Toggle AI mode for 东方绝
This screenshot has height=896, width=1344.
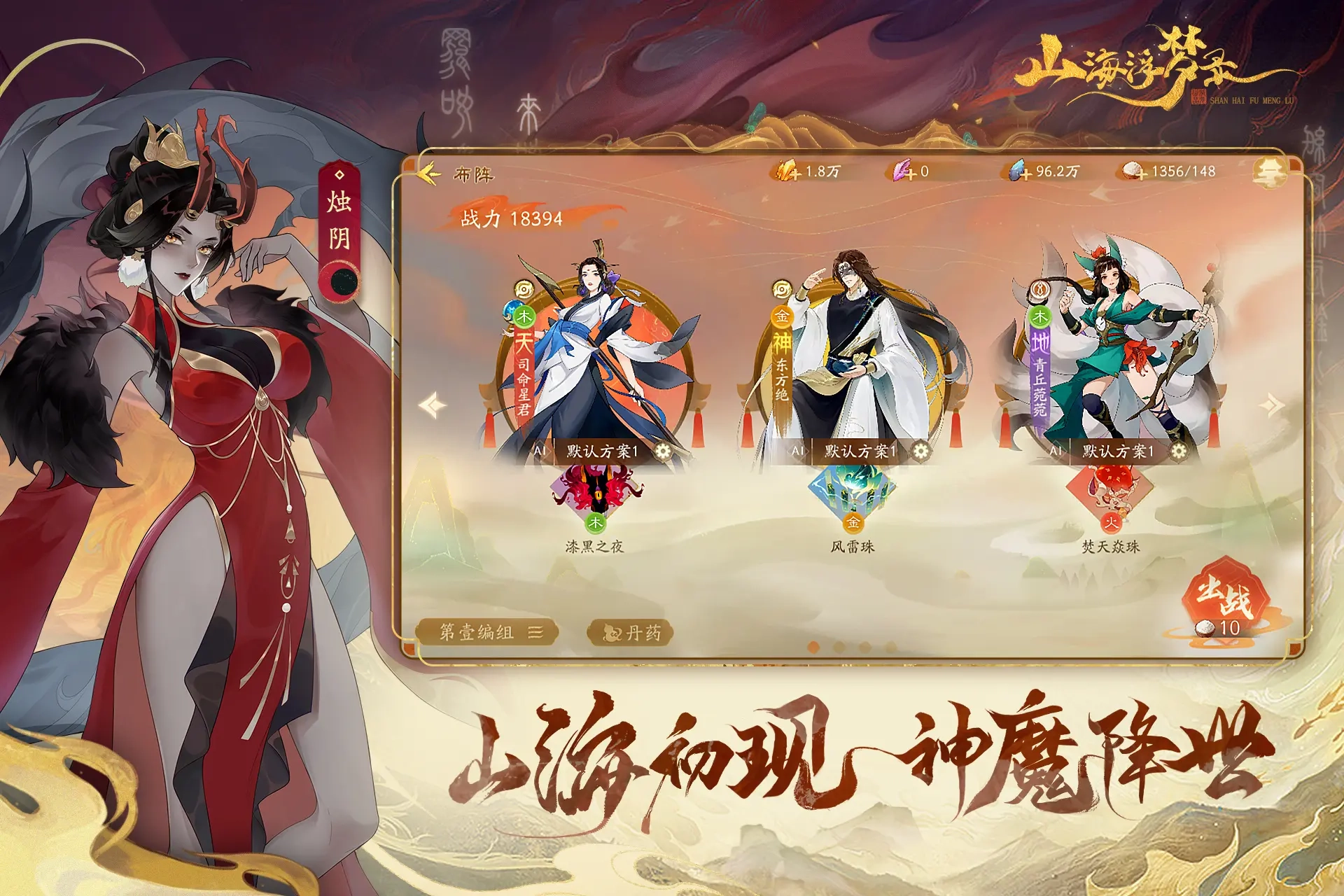[x=798, y=451]
